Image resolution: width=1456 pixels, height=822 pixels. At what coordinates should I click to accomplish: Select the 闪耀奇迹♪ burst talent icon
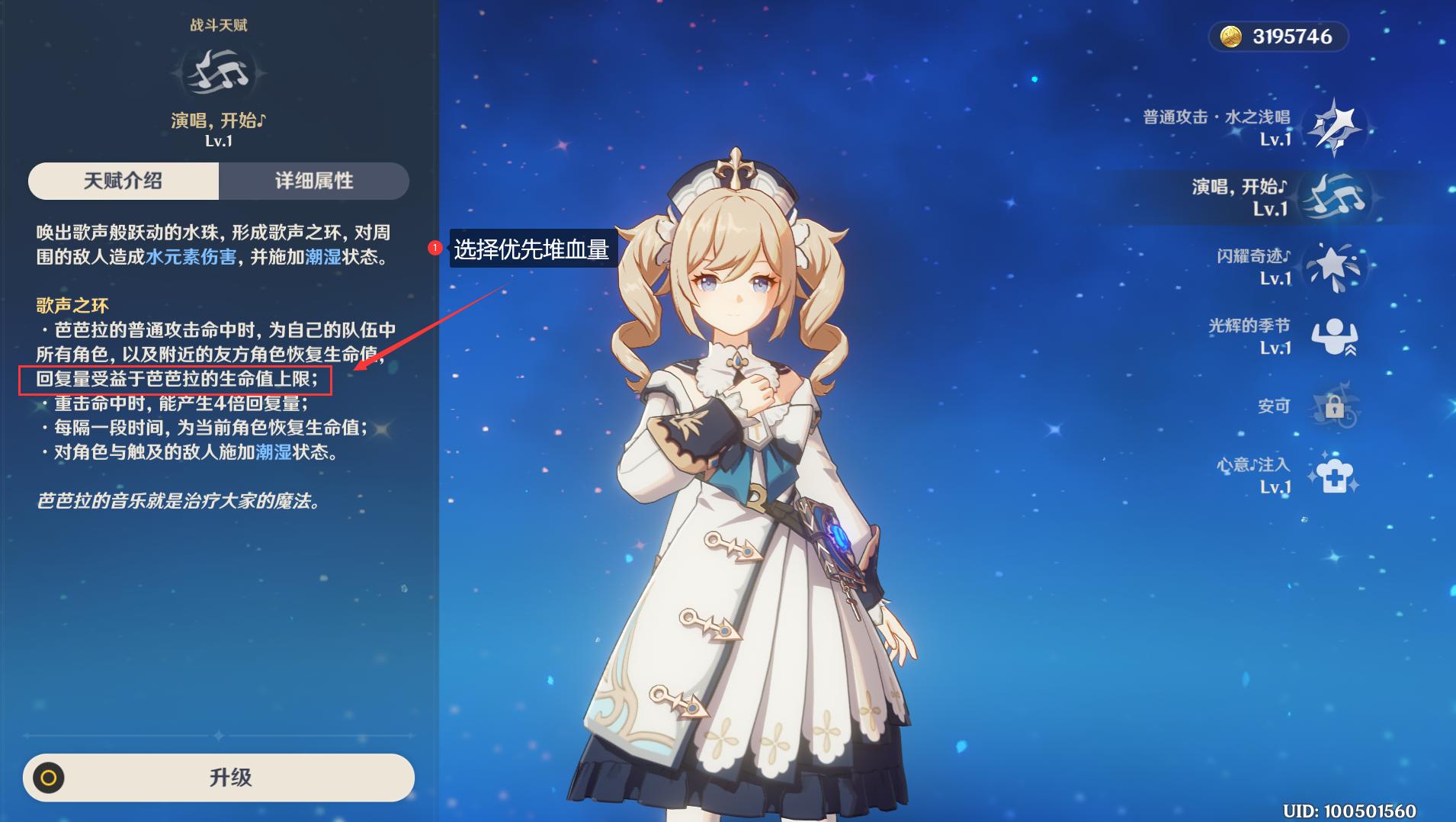coord(1336,266)
